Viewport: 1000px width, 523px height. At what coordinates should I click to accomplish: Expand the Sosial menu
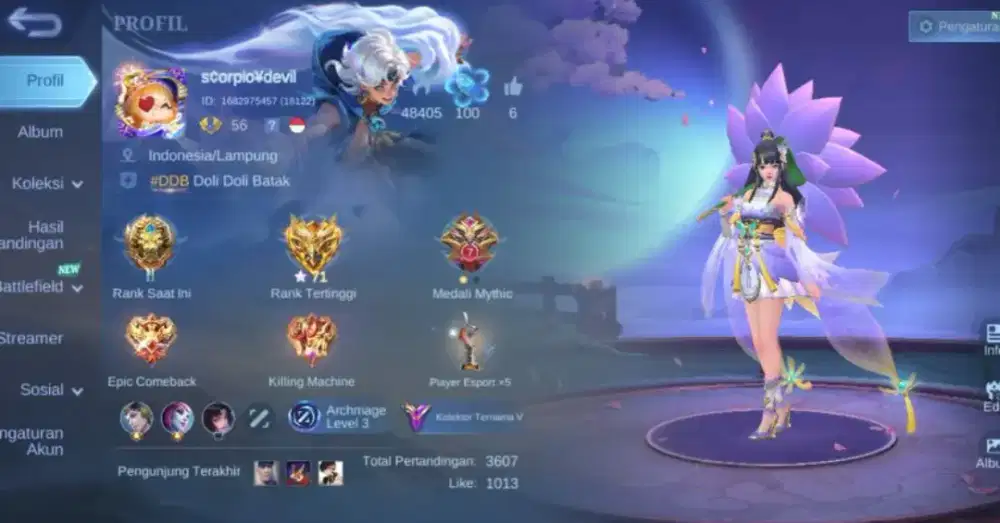click(x=50, y=390)
